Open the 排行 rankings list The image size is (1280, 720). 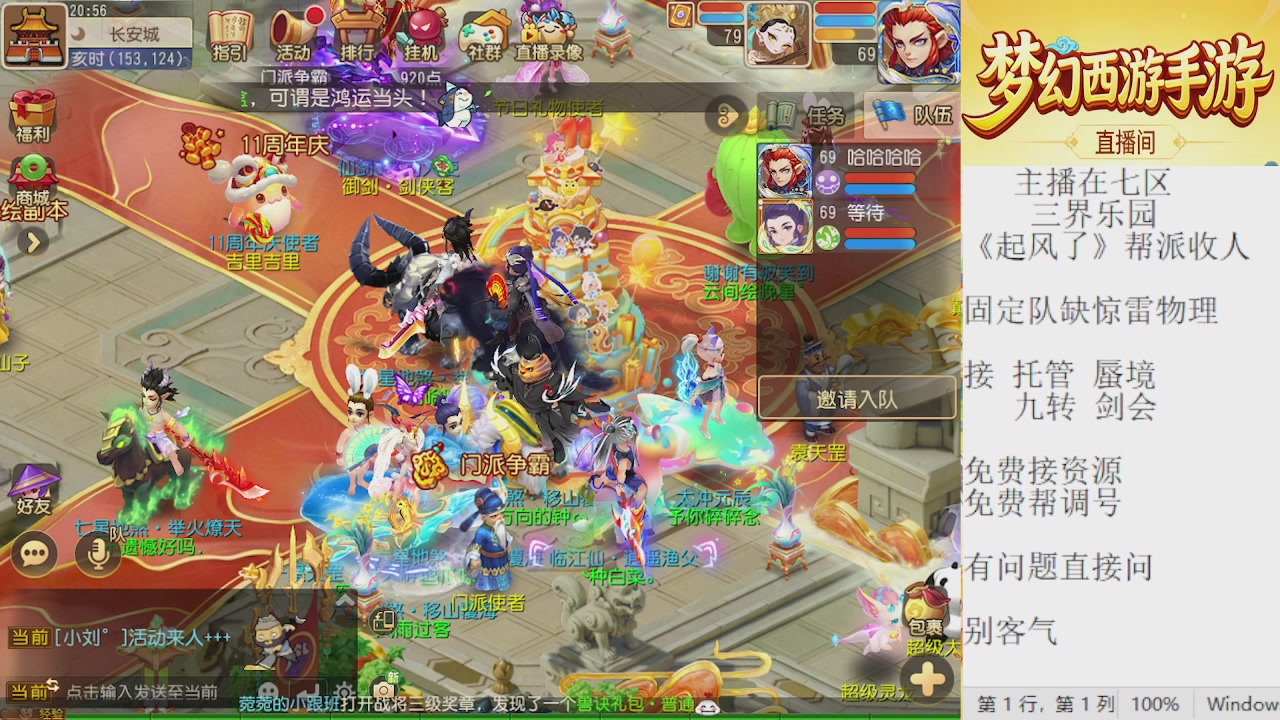tap(358, 30)
